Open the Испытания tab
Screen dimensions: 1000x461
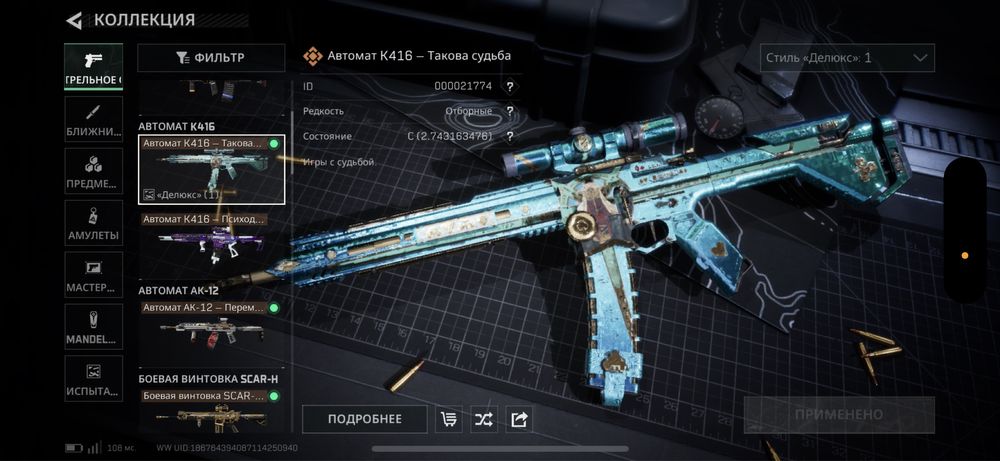tap(94, 380)
